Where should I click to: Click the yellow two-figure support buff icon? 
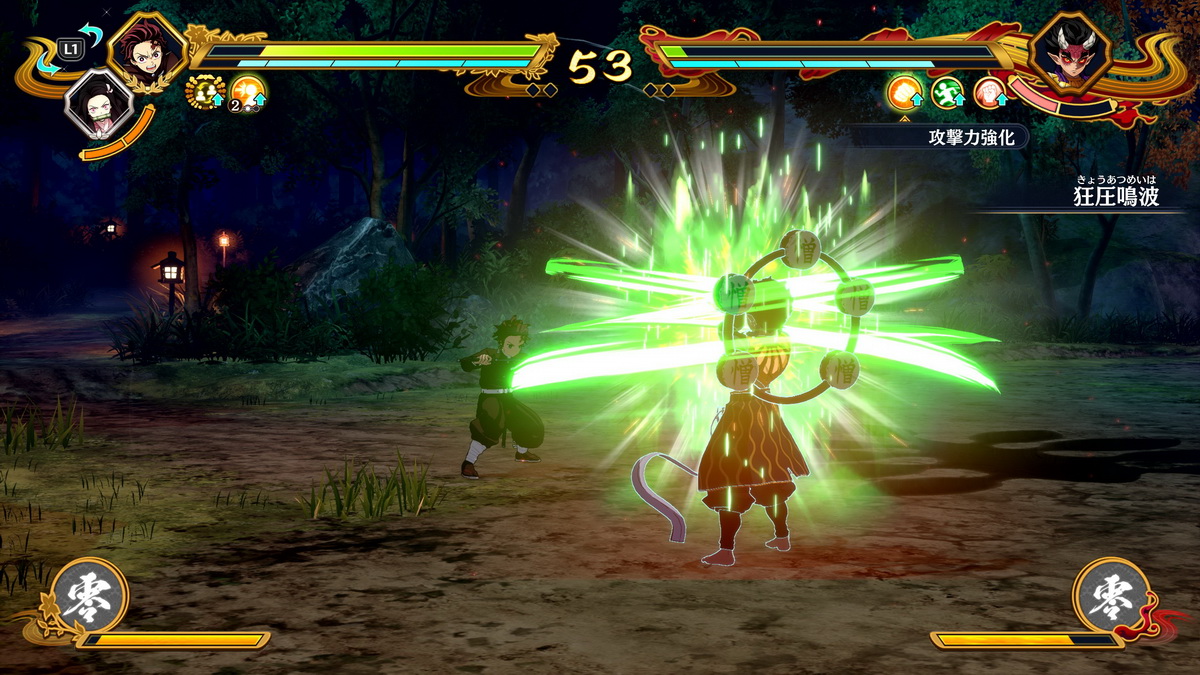tap(204, 92)
